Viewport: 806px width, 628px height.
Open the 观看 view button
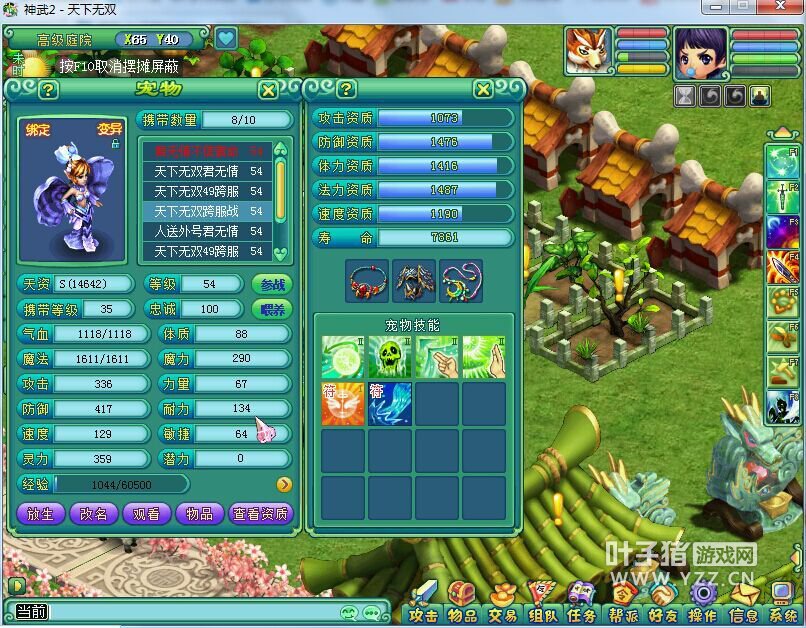click(146, 514)
